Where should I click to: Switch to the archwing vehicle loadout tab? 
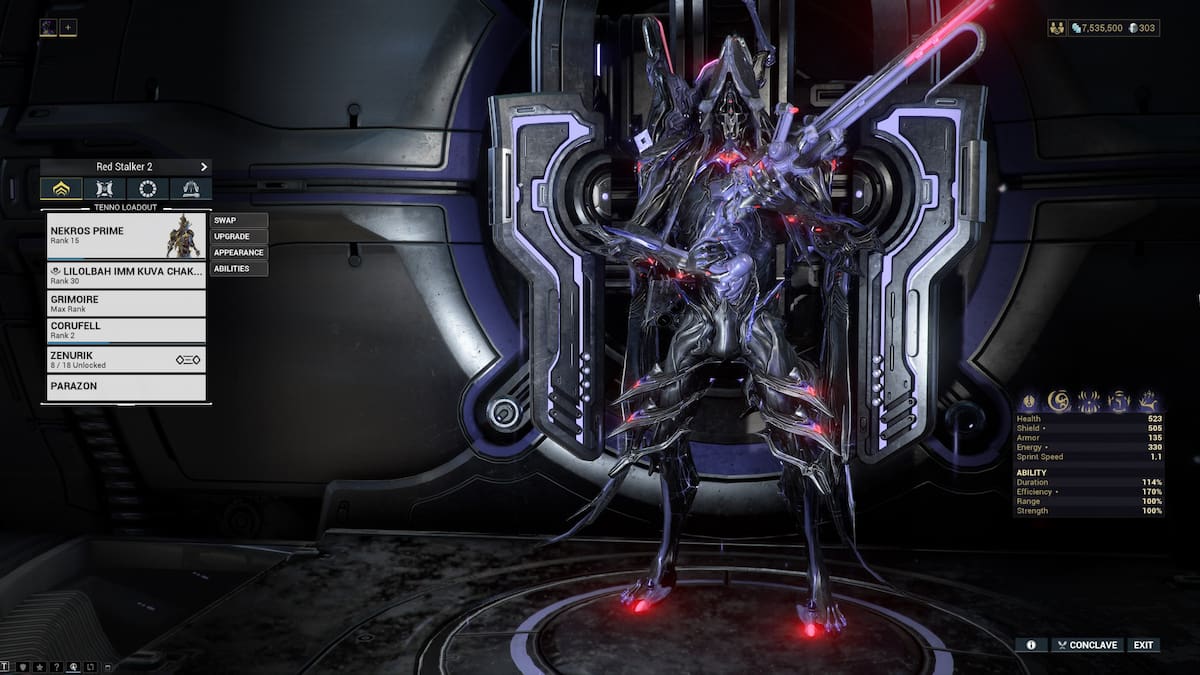pos(191,189)
